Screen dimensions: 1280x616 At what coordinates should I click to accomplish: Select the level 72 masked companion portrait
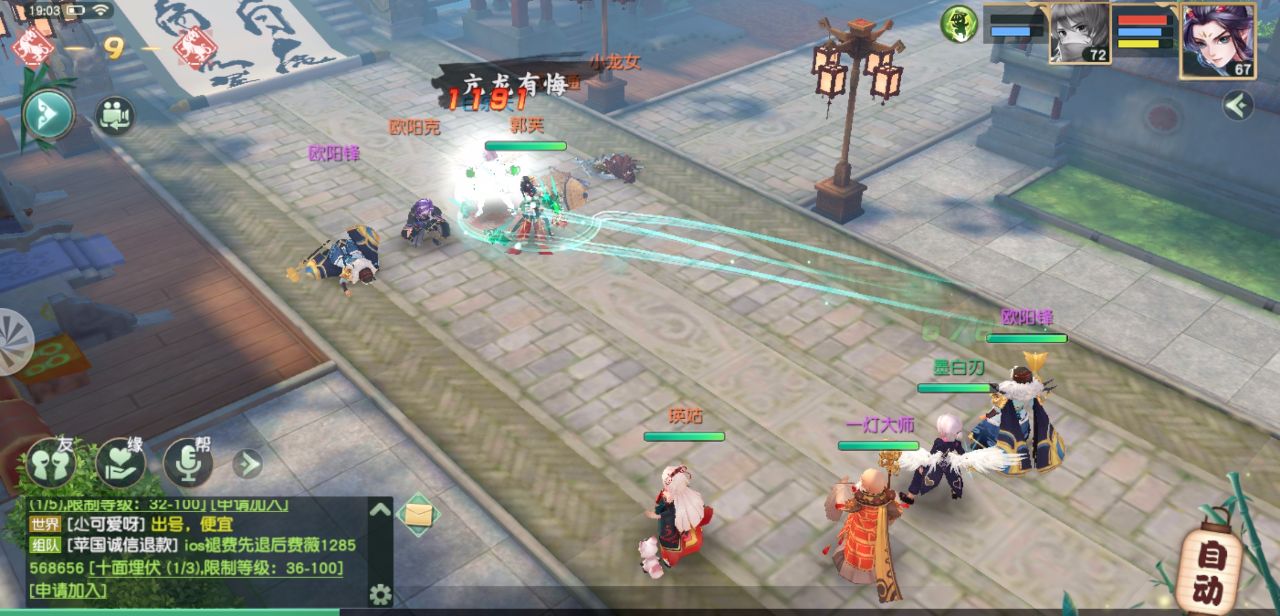1079,34
